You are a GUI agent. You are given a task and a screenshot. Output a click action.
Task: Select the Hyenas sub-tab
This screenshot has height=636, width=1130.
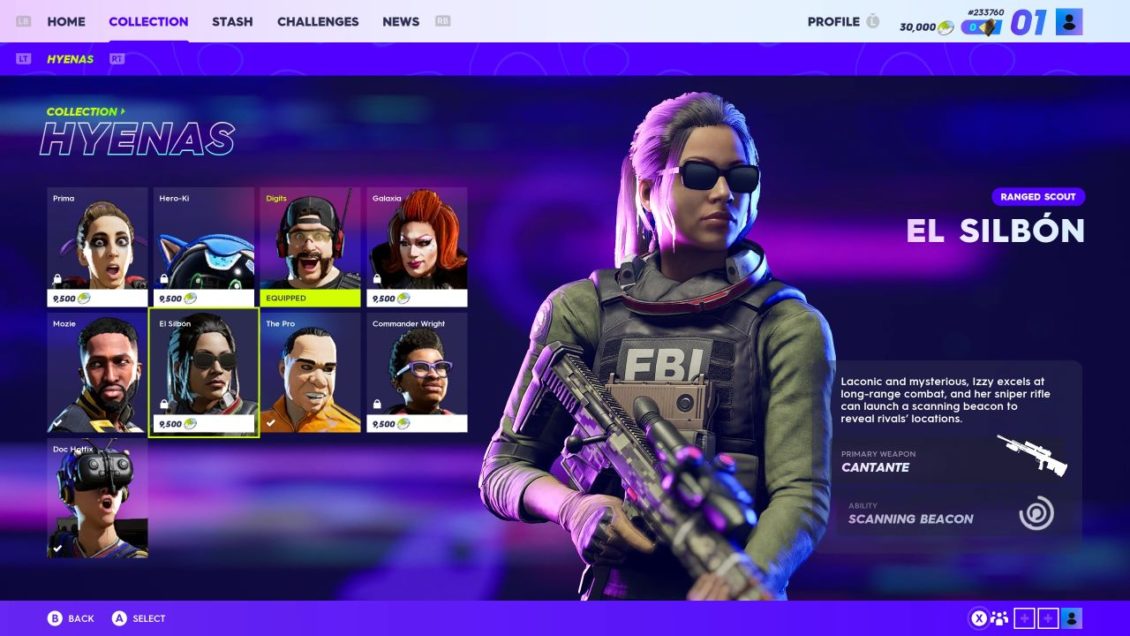coord(70,59)
